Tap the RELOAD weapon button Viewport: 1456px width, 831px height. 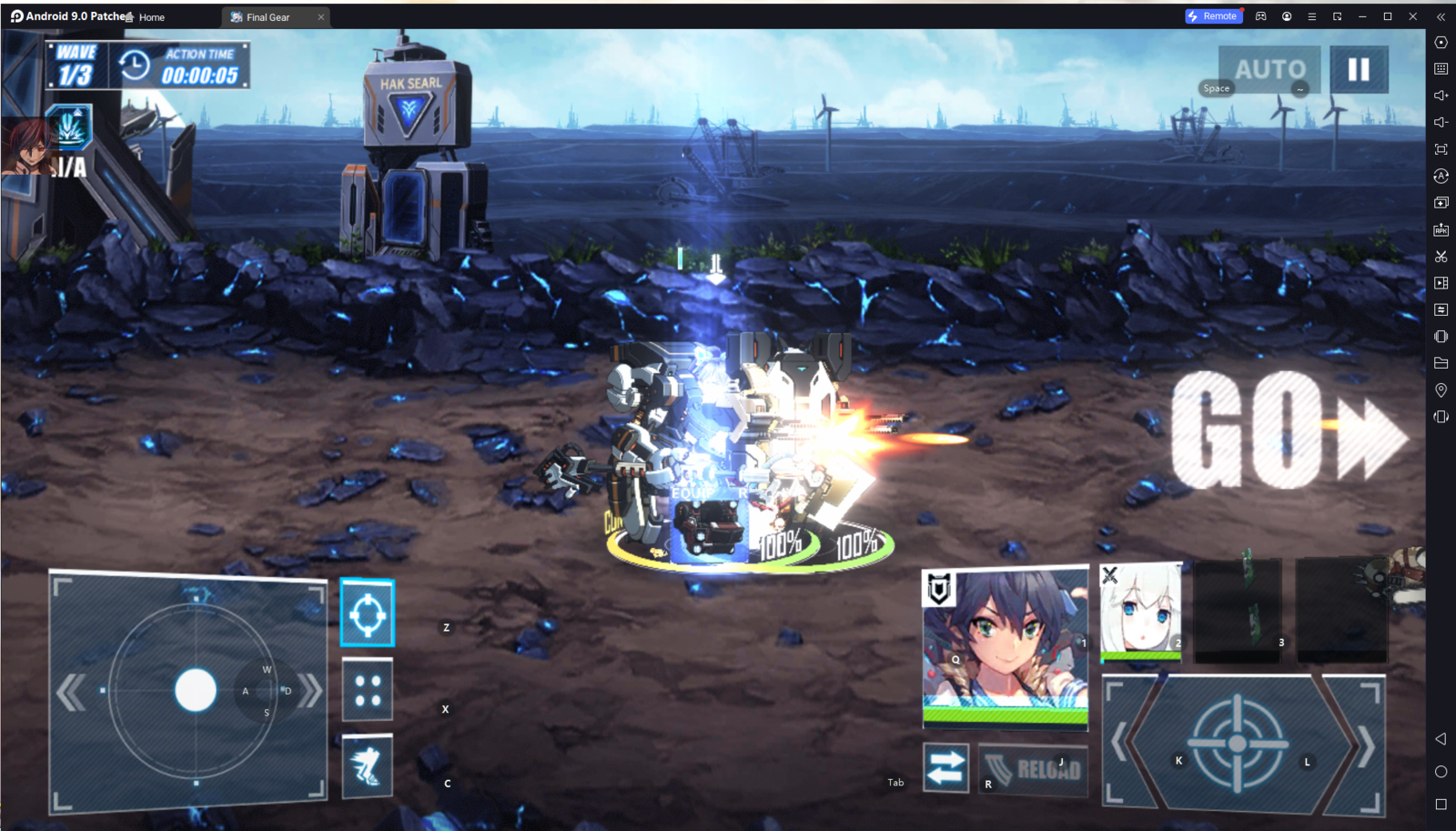tap(1034, 770)
